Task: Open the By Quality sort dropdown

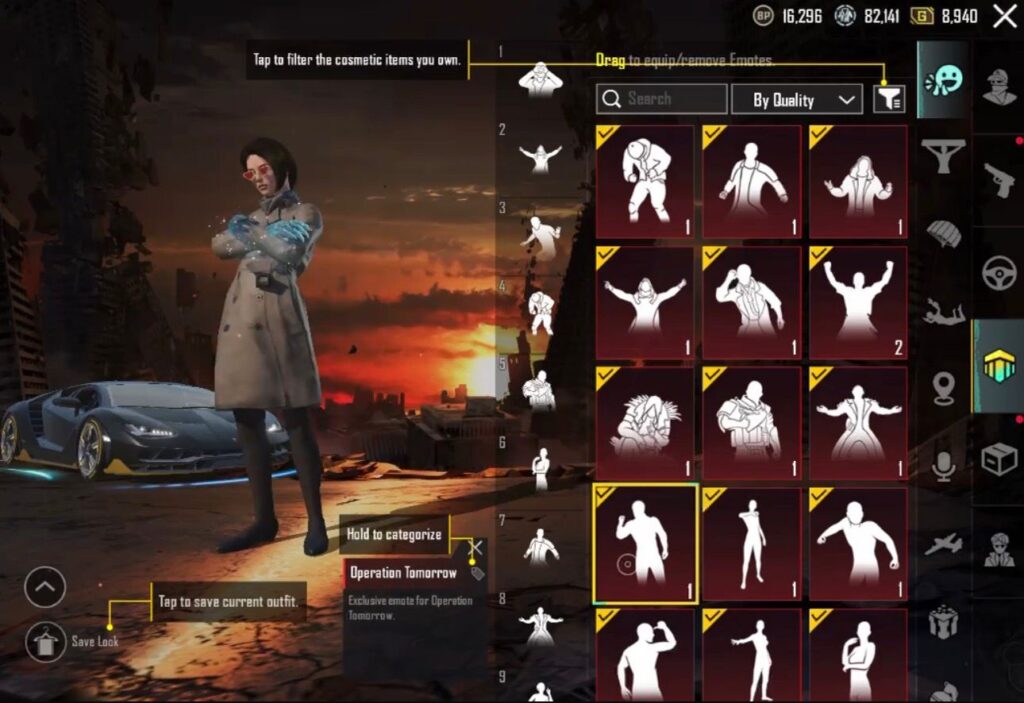Action: (796, 99)
